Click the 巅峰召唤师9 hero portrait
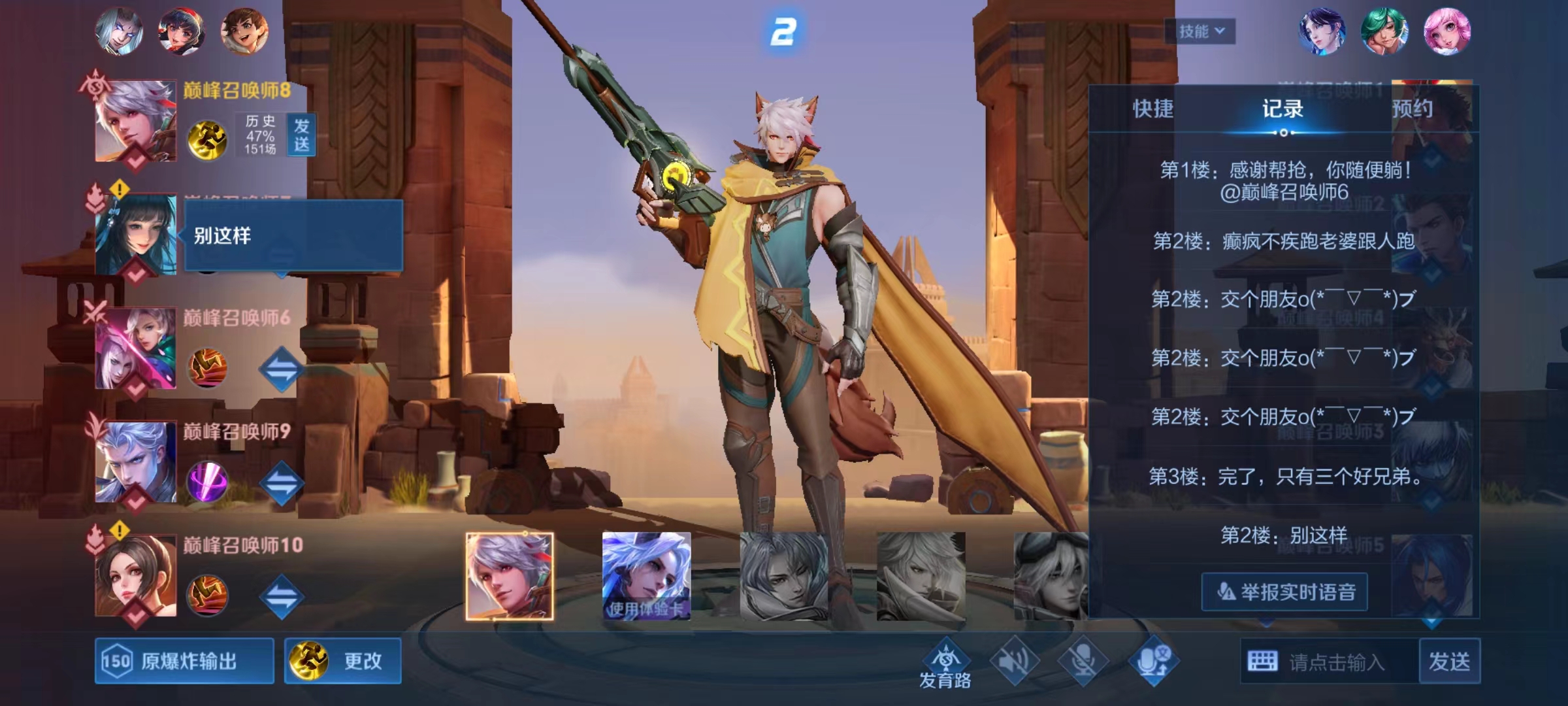The width and height of the screenshot is (1568, 706). (136, 462)
